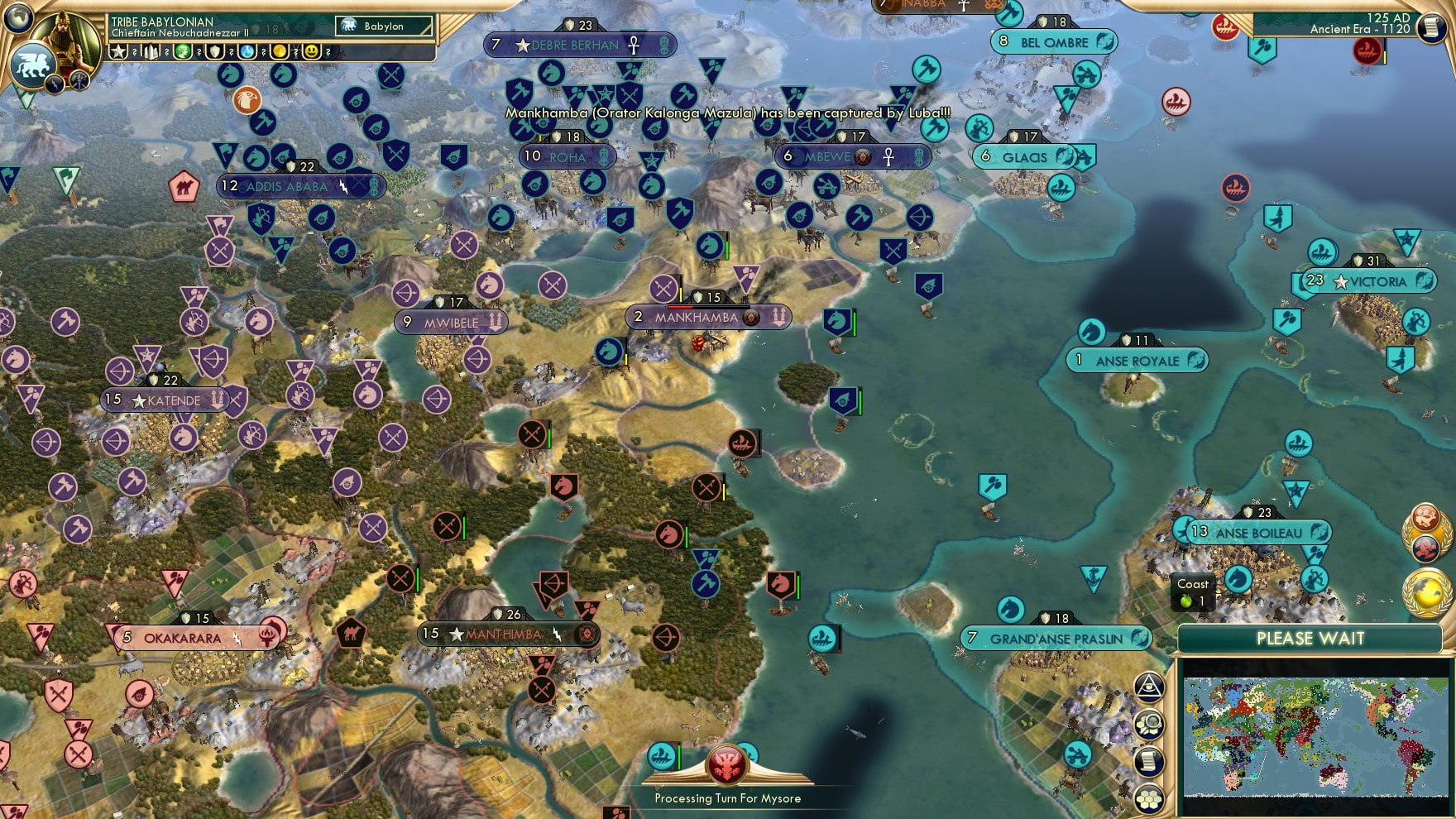Select the social policies star icon in top bar
Screen dimensions: 1456x819
point(120,51)
